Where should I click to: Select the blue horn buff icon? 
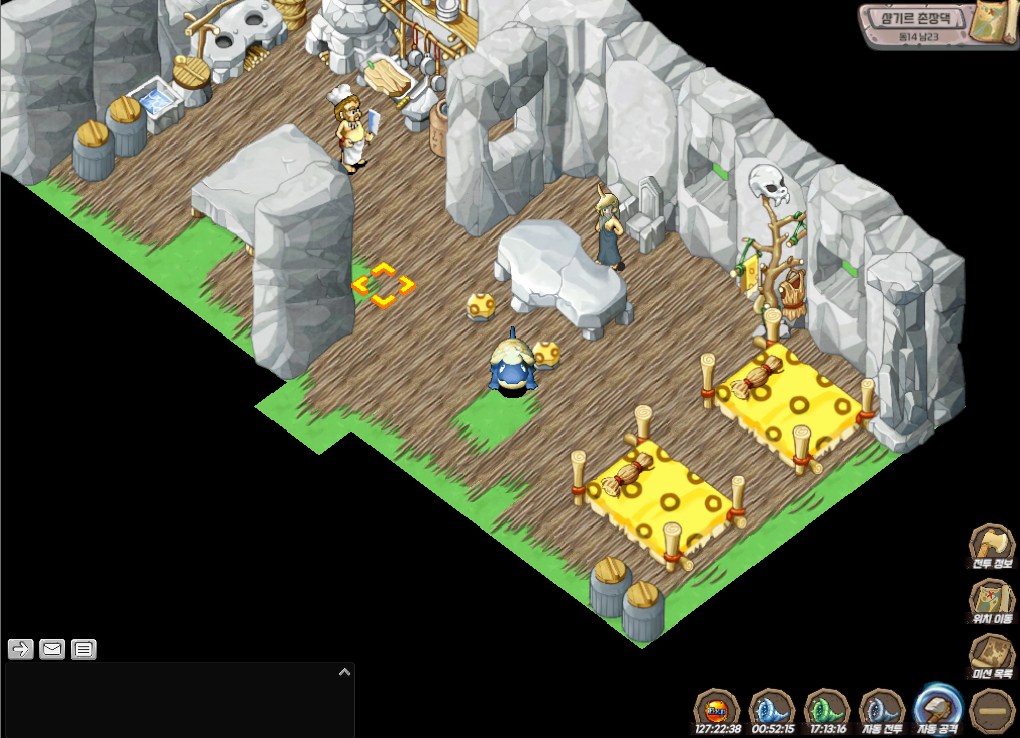tap(771, 710)
